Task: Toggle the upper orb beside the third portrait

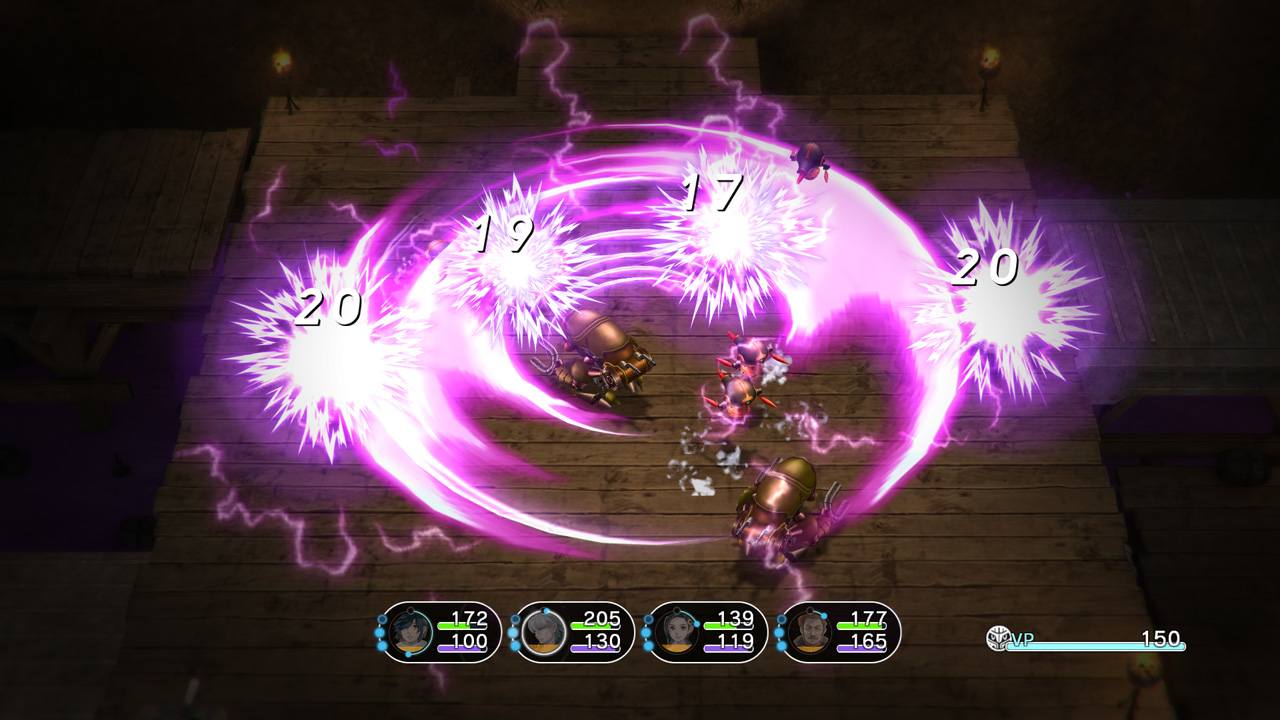Action: pos(647,619)
